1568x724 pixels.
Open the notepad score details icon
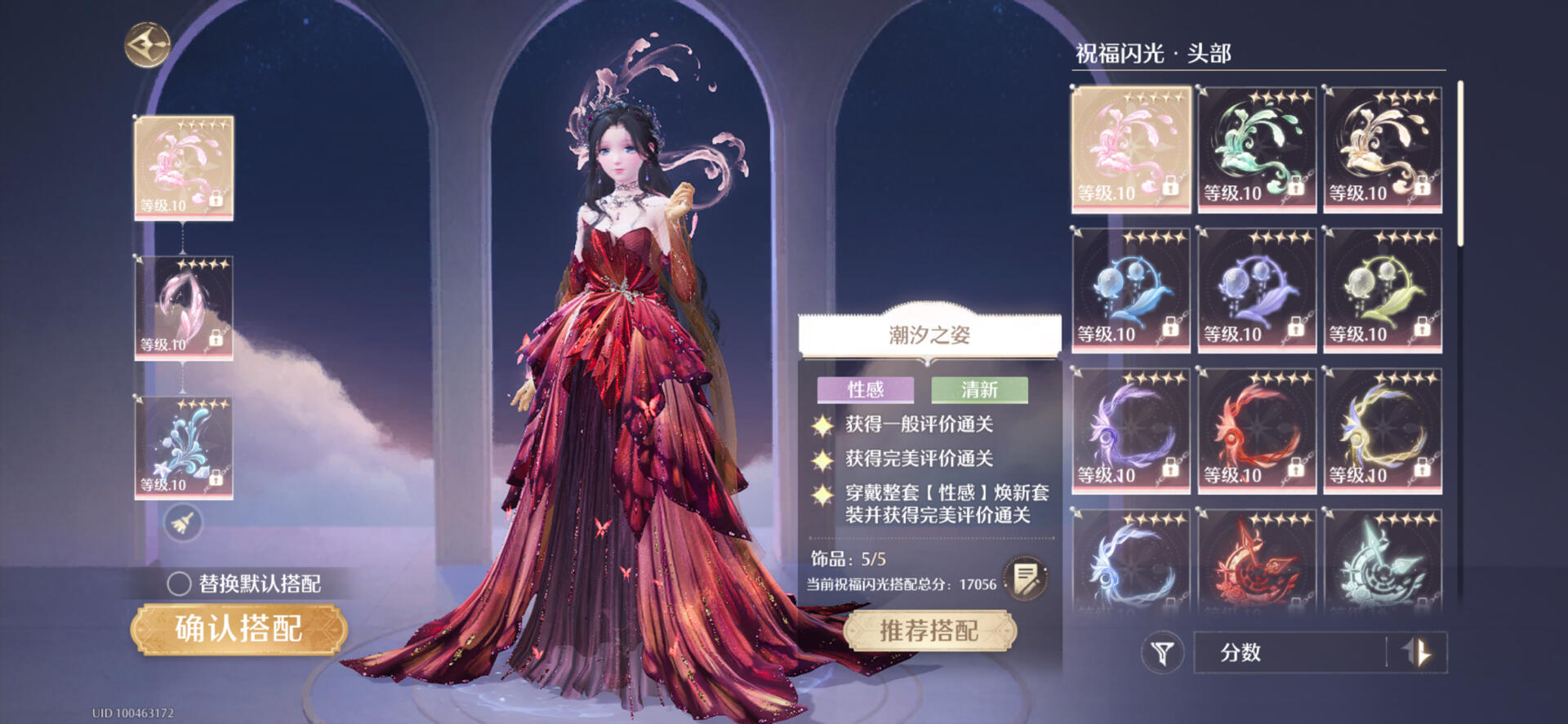[1025, 578]
